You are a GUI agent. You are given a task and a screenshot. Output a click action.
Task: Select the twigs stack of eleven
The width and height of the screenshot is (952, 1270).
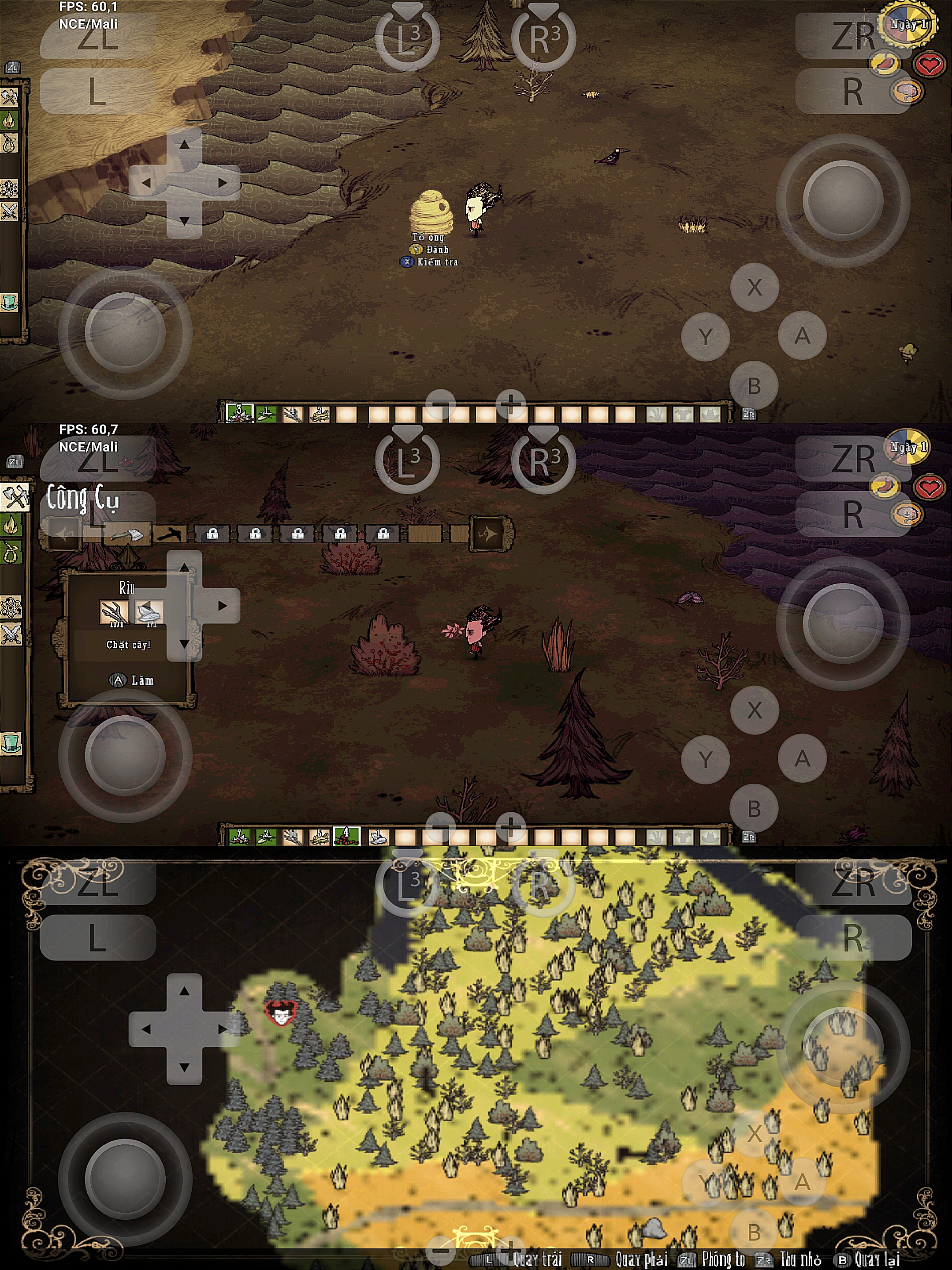point(293,837)
